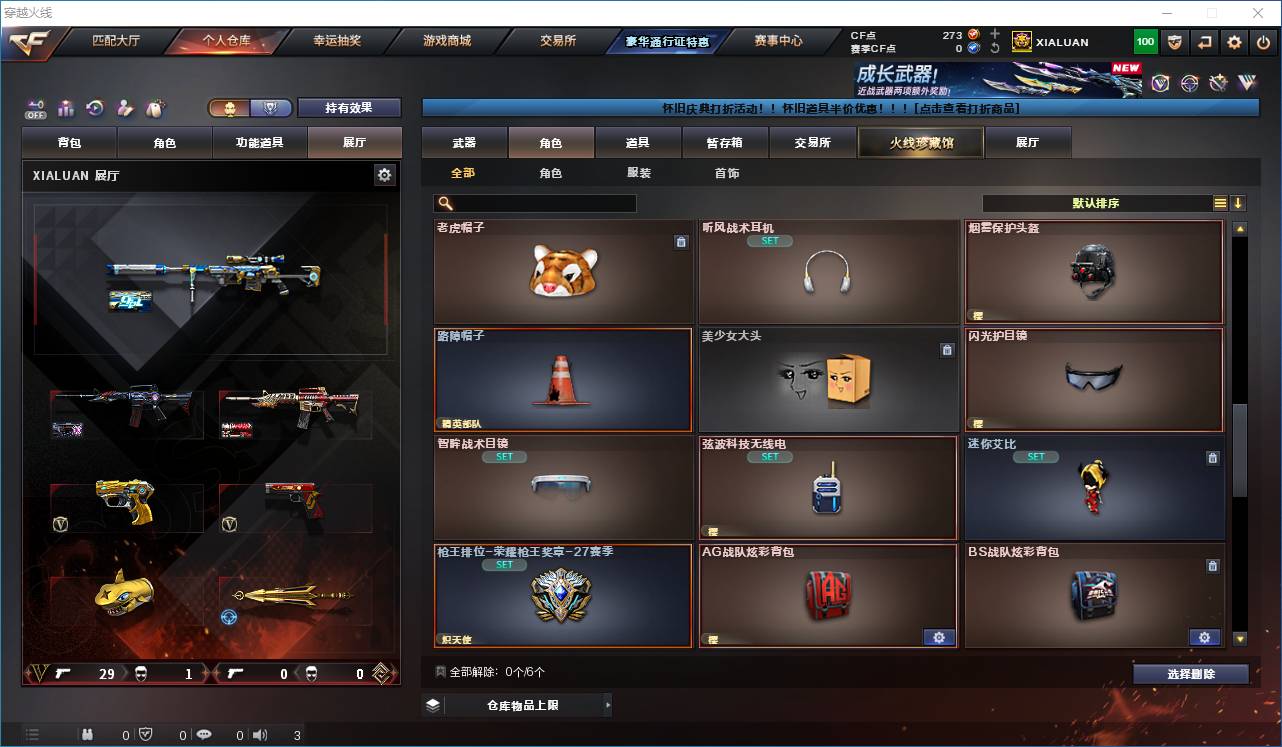Click the chat bubble icon in bottom bar
Viewport: 1282px width, 747px height.
204,733
